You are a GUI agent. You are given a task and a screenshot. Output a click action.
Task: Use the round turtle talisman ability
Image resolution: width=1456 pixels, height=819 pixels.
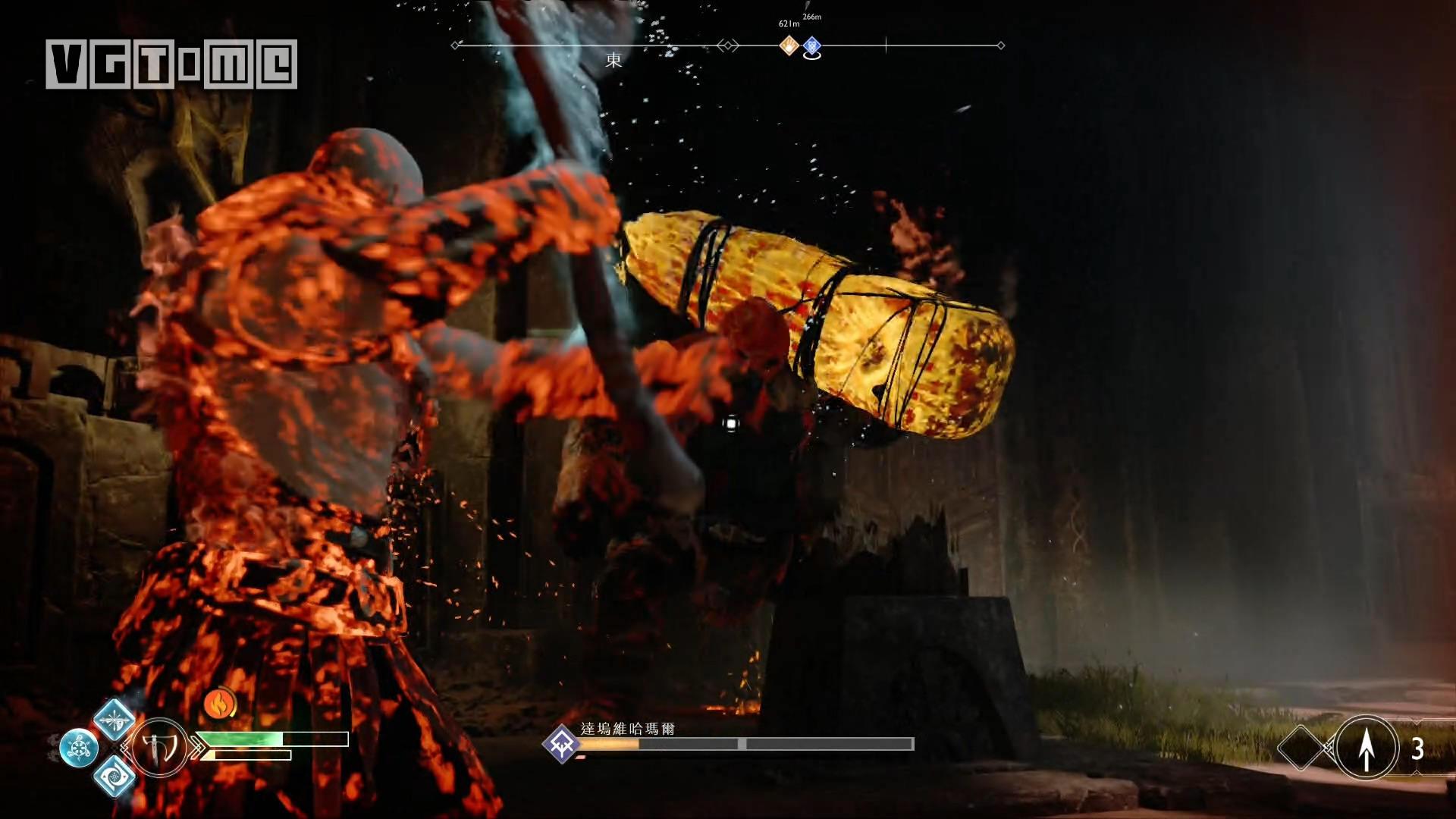click(79, 748)
